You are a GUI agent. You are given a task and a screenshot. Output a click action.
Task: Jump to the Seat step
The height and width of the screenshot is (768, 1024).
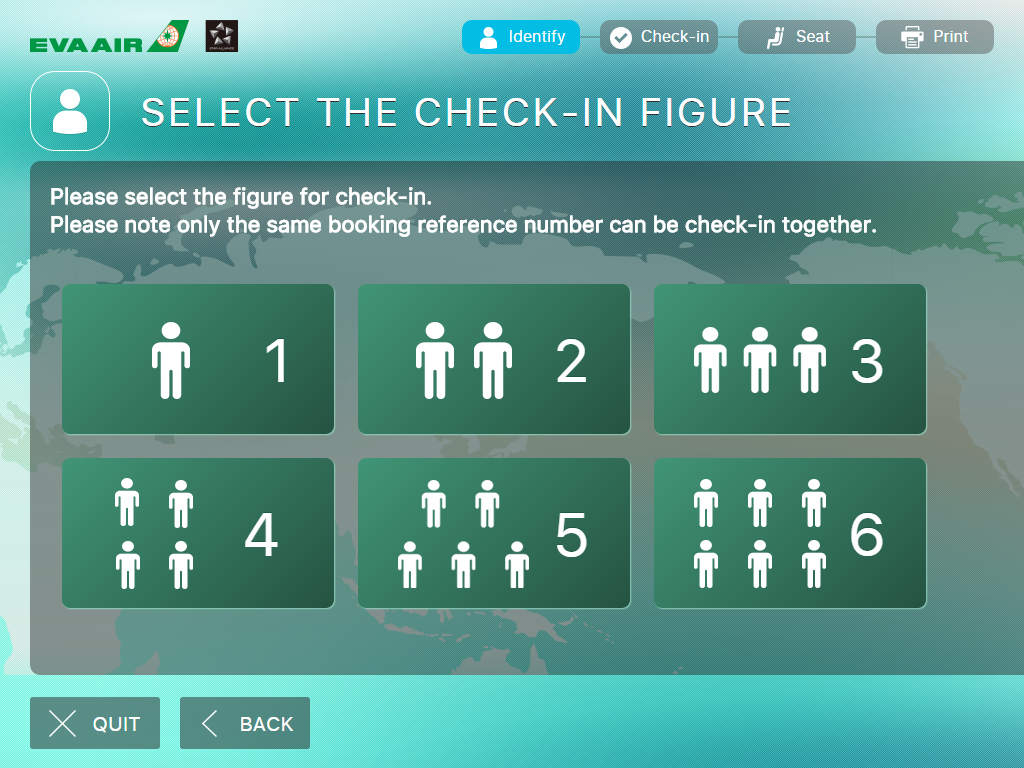point(797,37)
